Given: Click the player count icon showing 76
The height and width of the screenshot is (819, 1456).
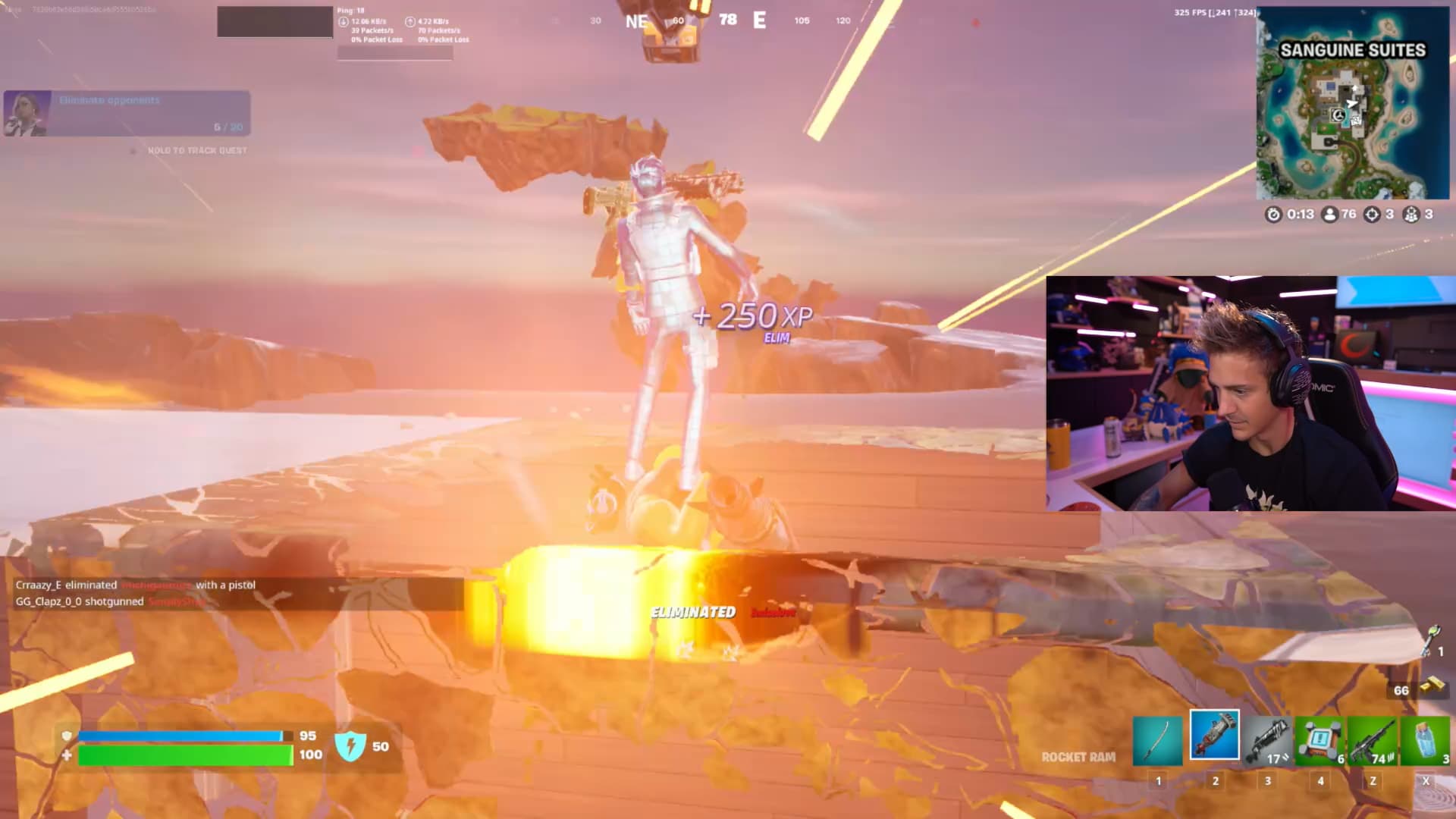Looking at the screenshot, I should click(1330, 215).
